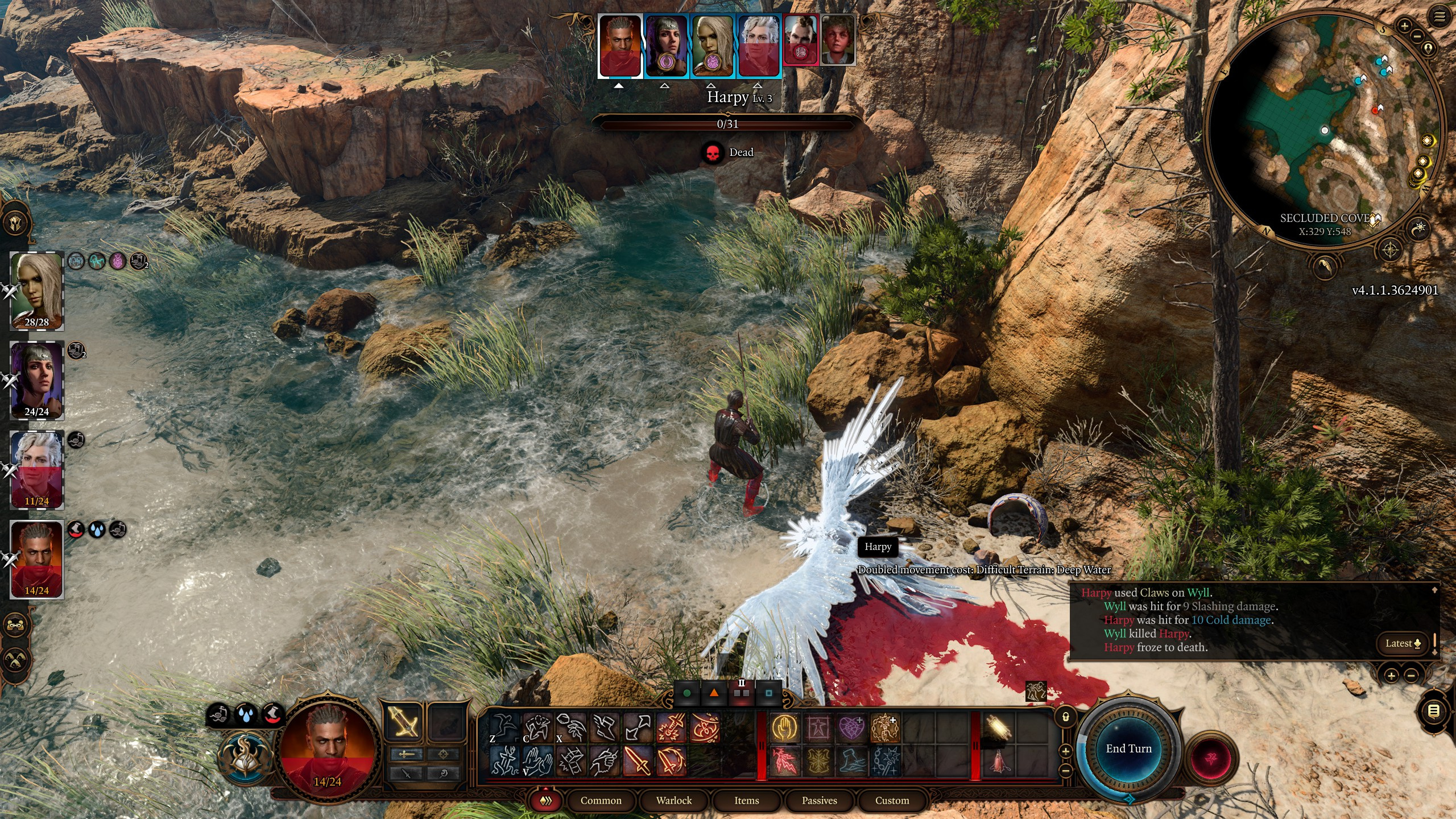This screenshot has width=1456, height=819.
Task: Activate the glowing golden hand spell
Action: [x=785, y=728]
